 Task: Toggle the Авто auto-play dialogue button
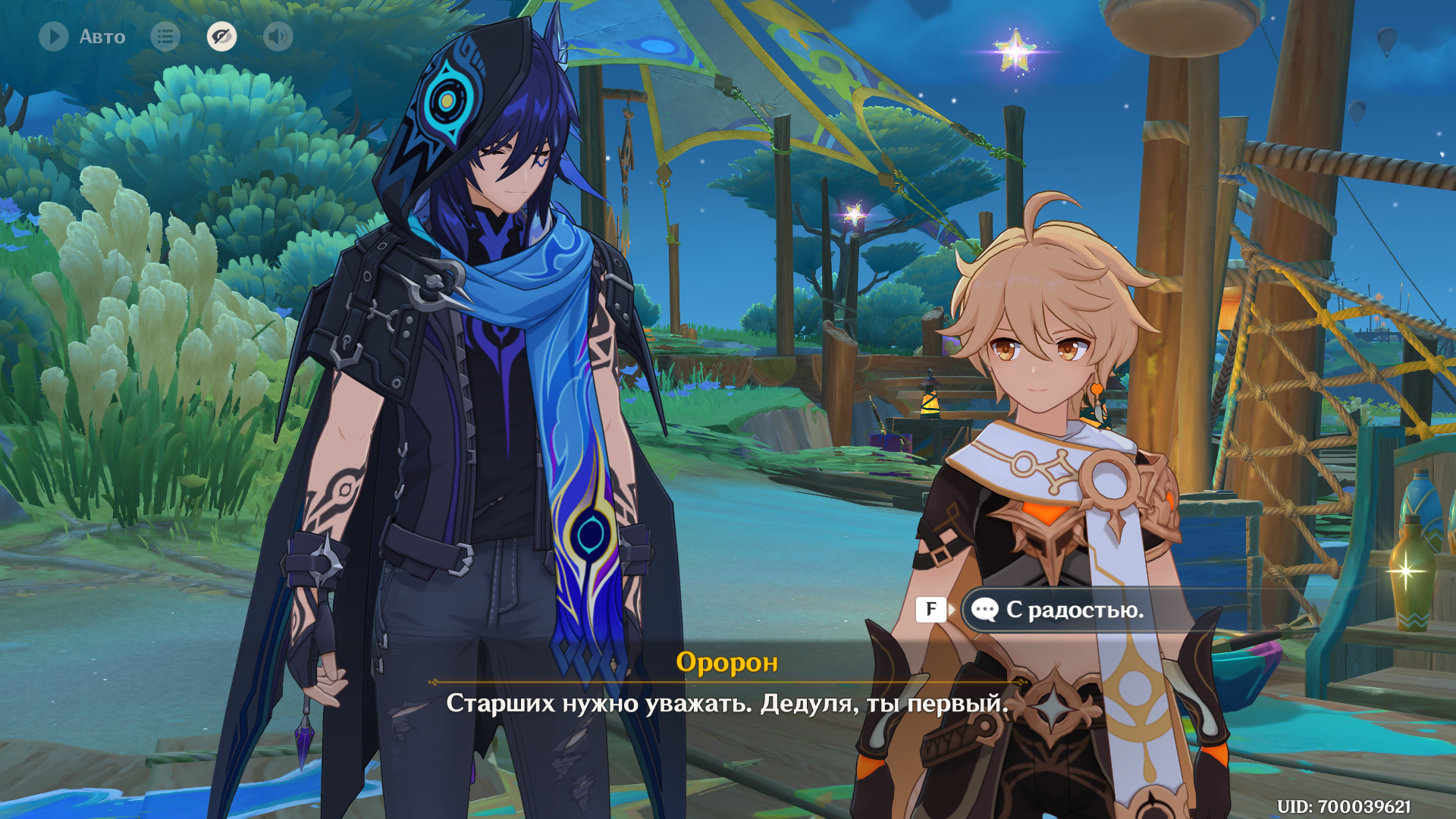[55, 36]
